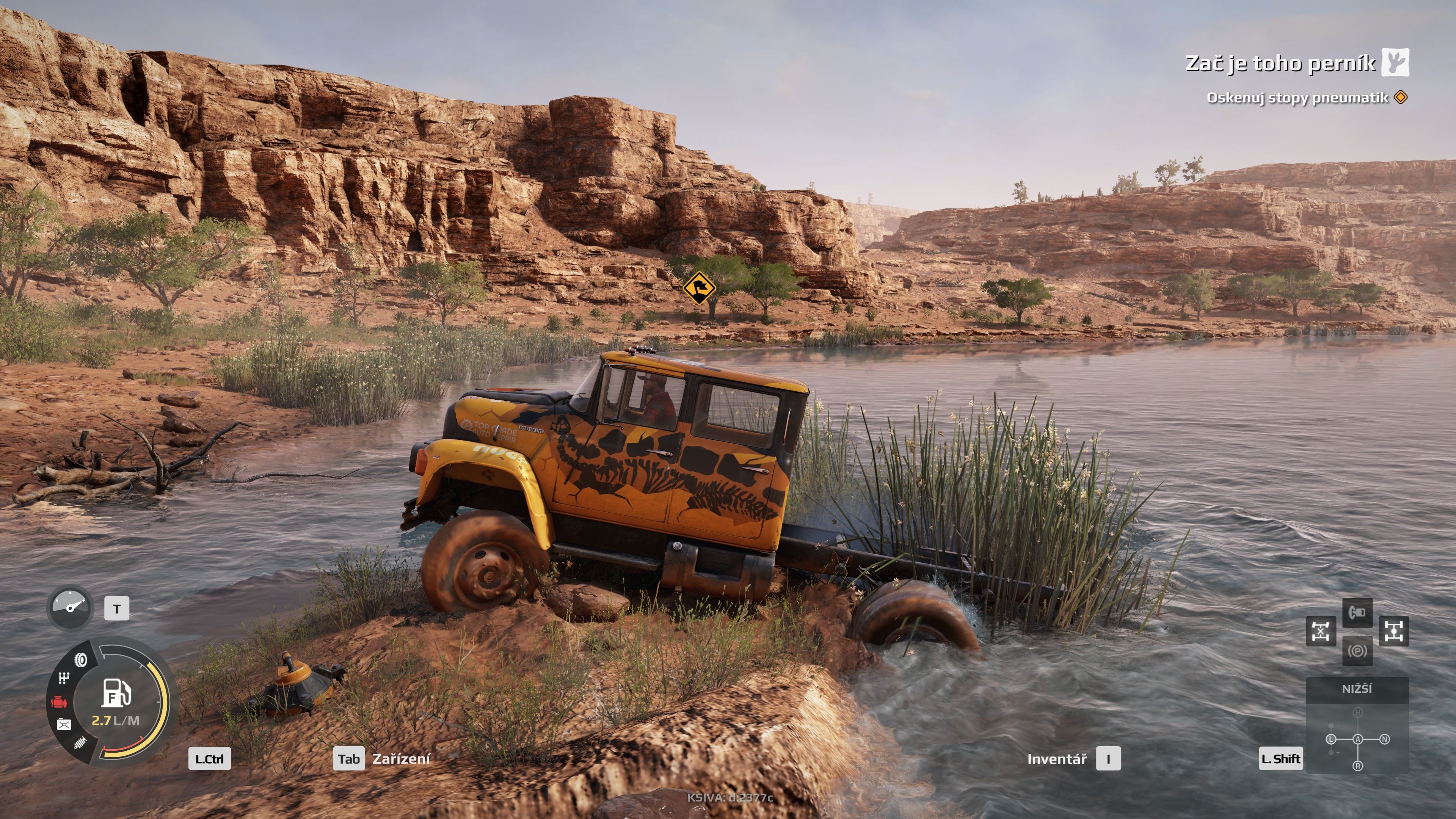
Task: Click the red engine damage icon
Action: pos(60,702)
